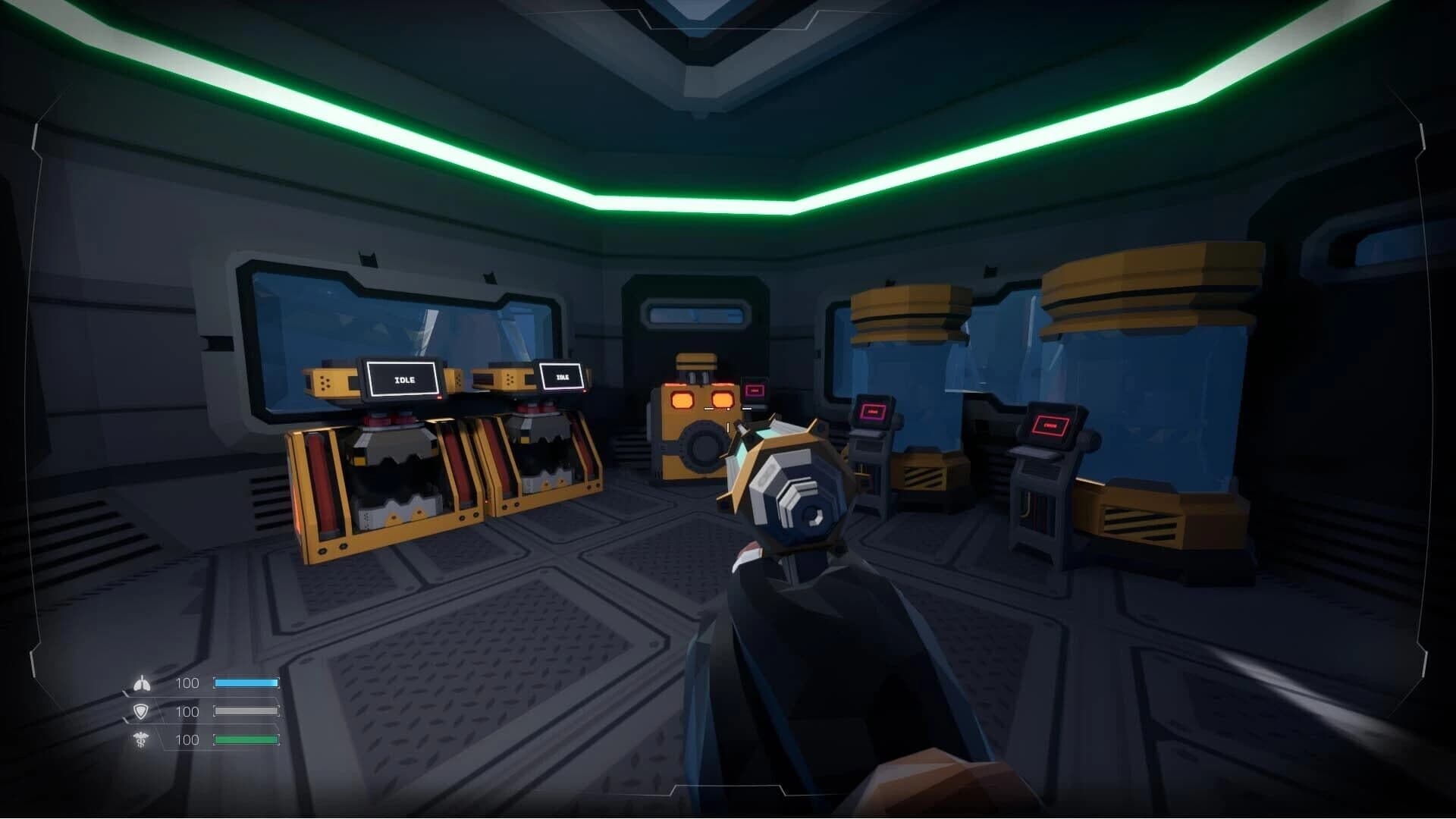Screen dimensions: 1456x819
Task: Click the lungs oxygen icon in the HUD
Action: (141, 682)
